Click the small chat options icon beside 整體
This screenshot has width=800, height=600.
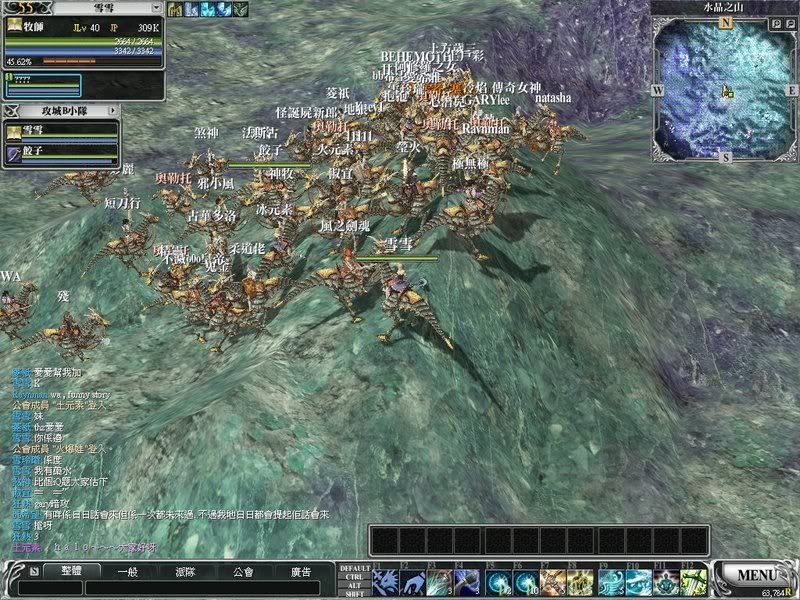point(34,572)
